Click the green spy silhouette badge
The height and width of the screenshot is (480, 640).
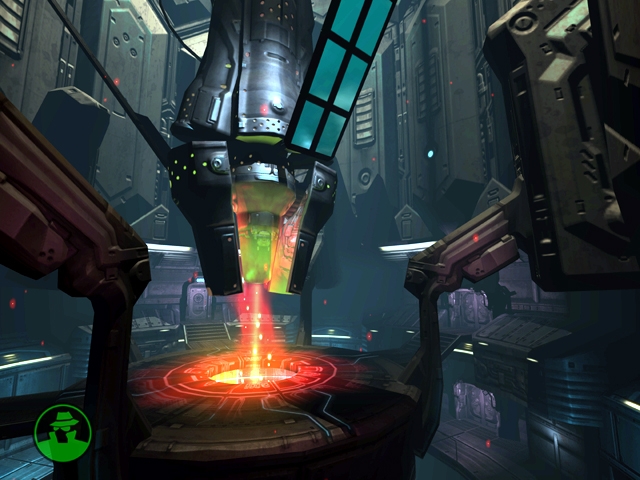click(x=62, y=431)
